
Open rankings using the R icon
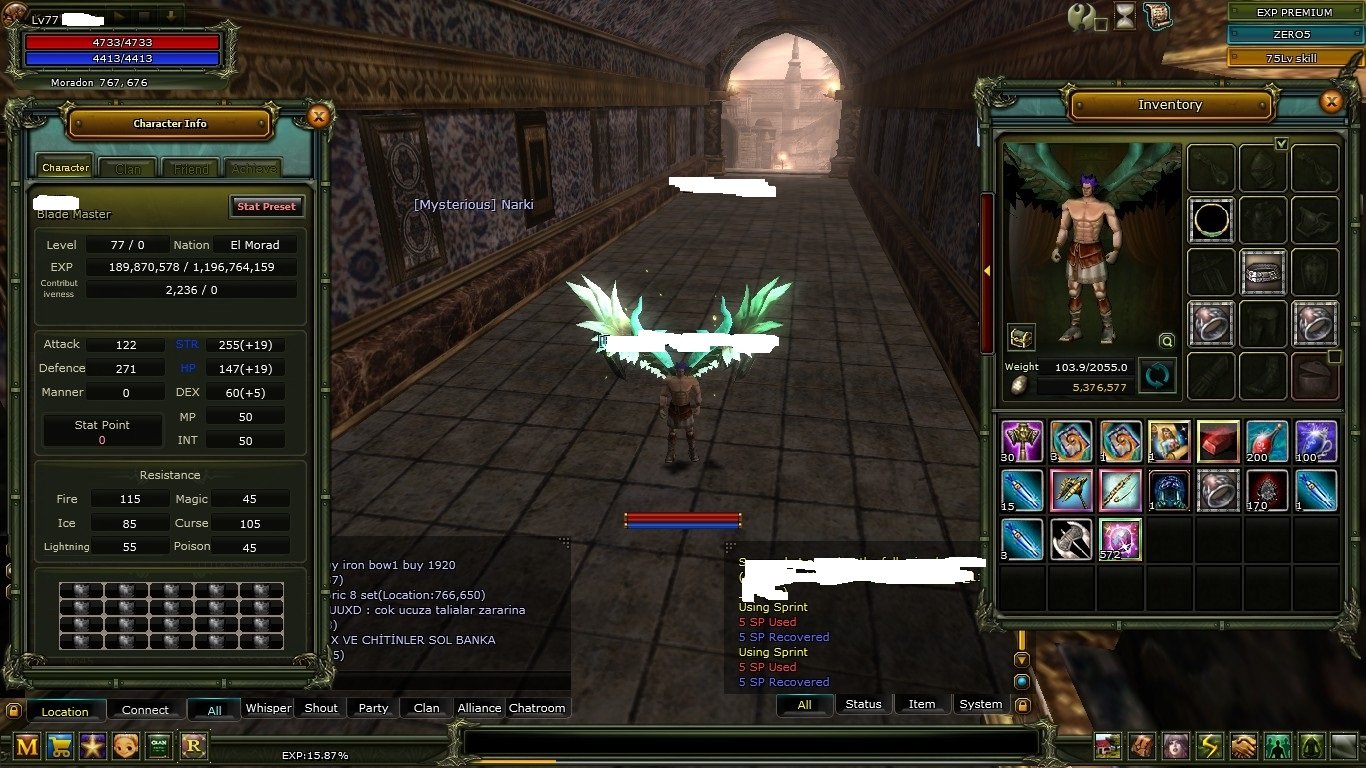[192, 746]
